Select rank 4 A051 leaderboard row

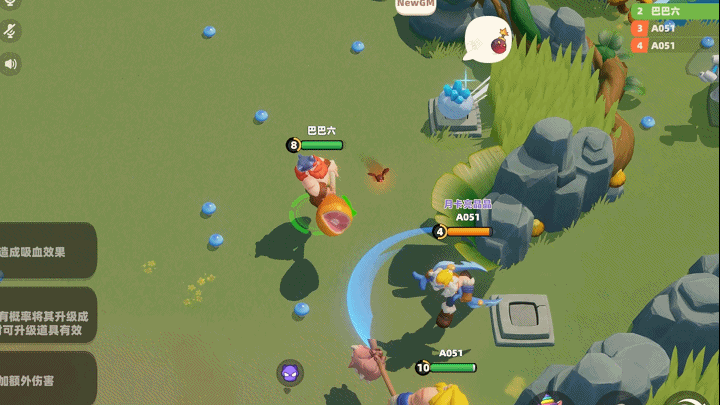coord(672,45)
